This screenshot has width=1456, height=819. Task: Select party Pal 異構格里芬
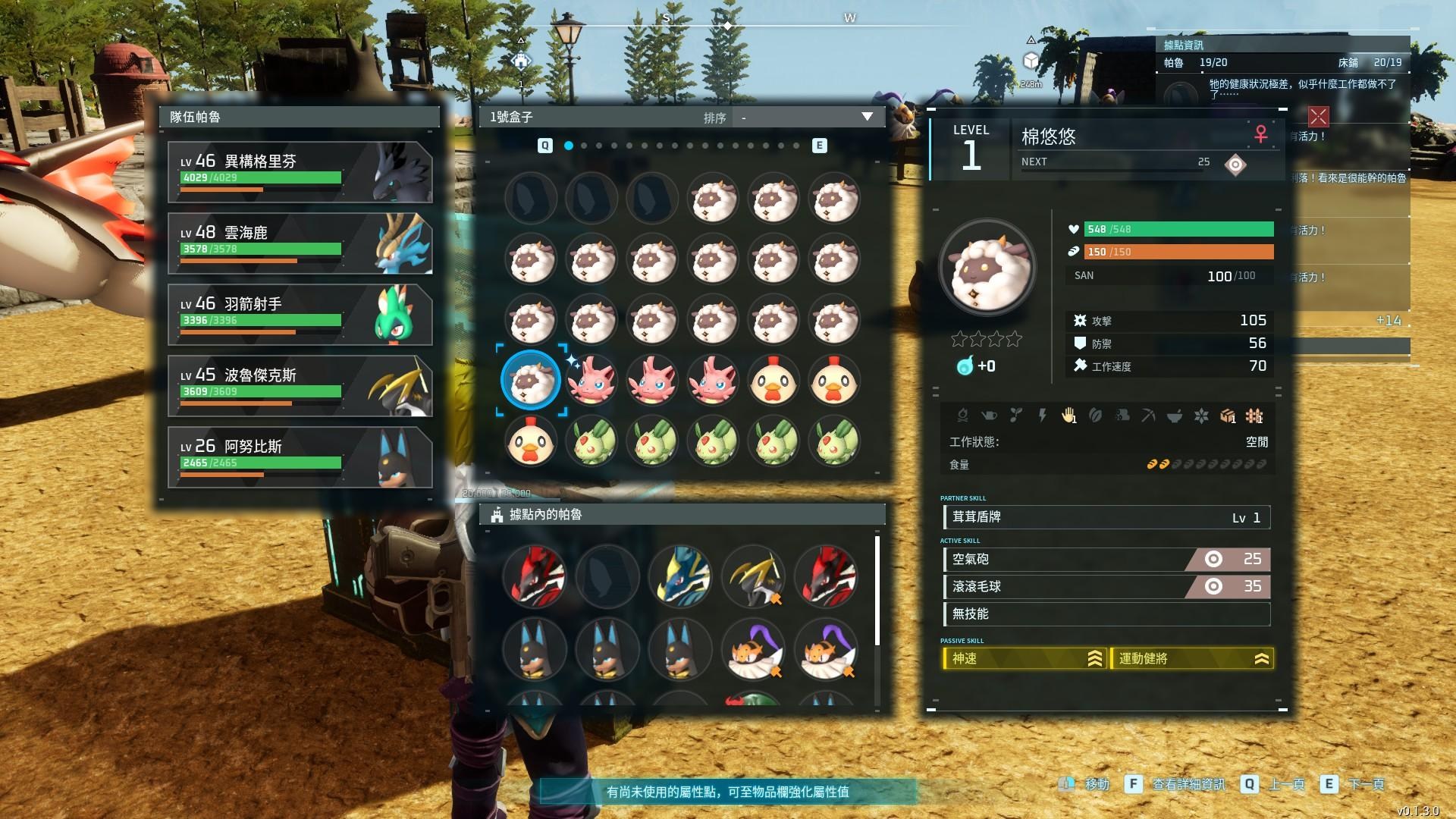tap(300, 172)
